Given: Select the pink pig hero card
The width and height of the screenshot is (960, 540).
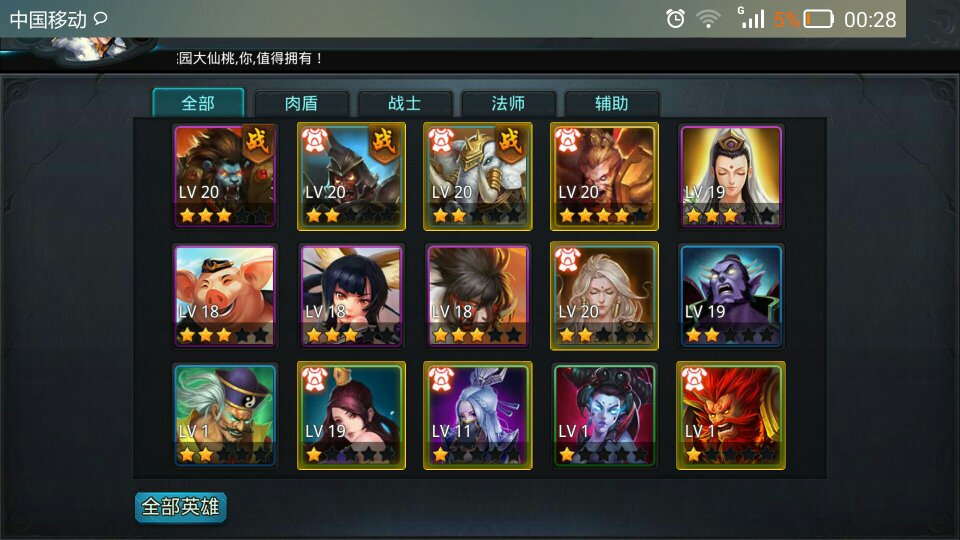Looking at the screenshot, I should (x=225, y=296).
